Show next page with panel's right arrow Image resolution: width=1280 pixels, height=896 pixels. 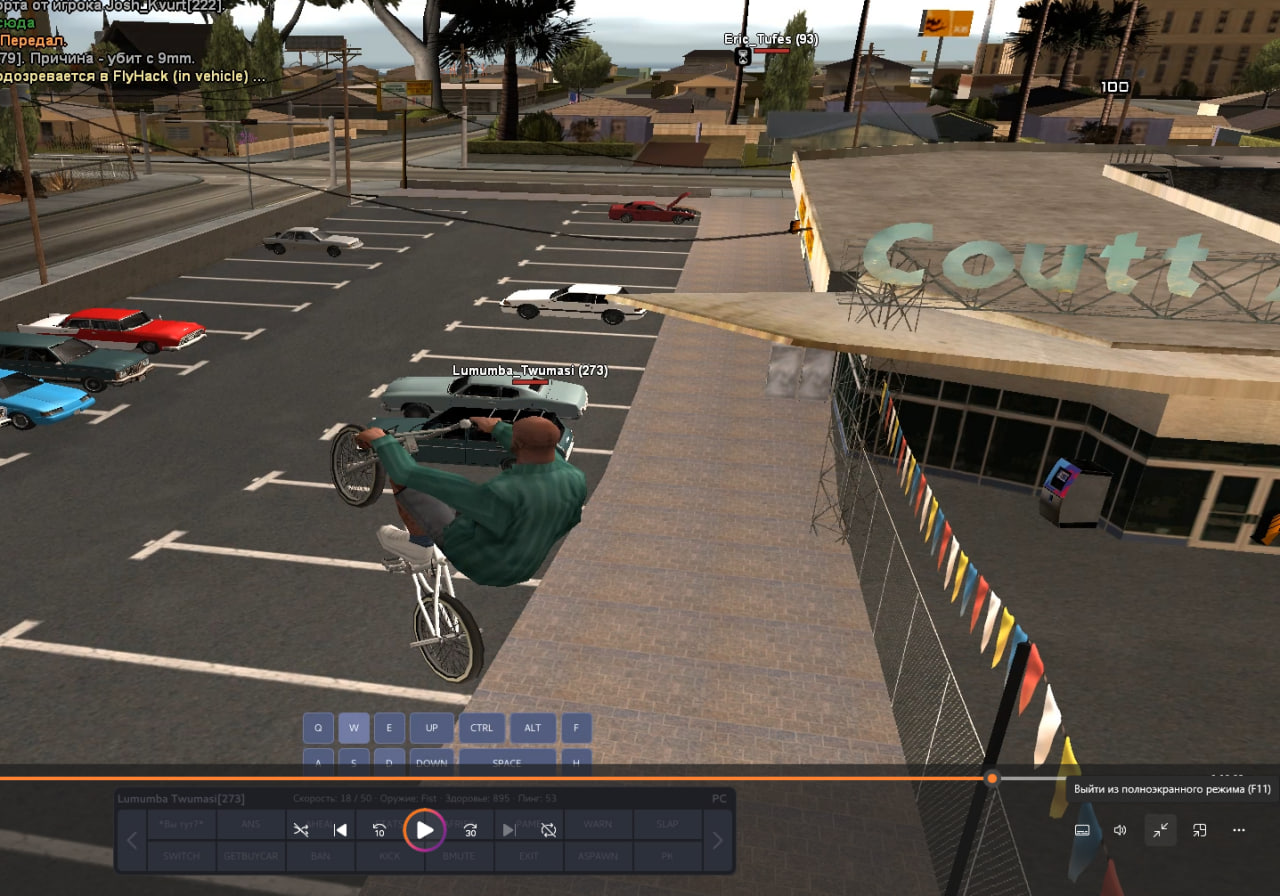pyautogui.click(x=717, y=840)
